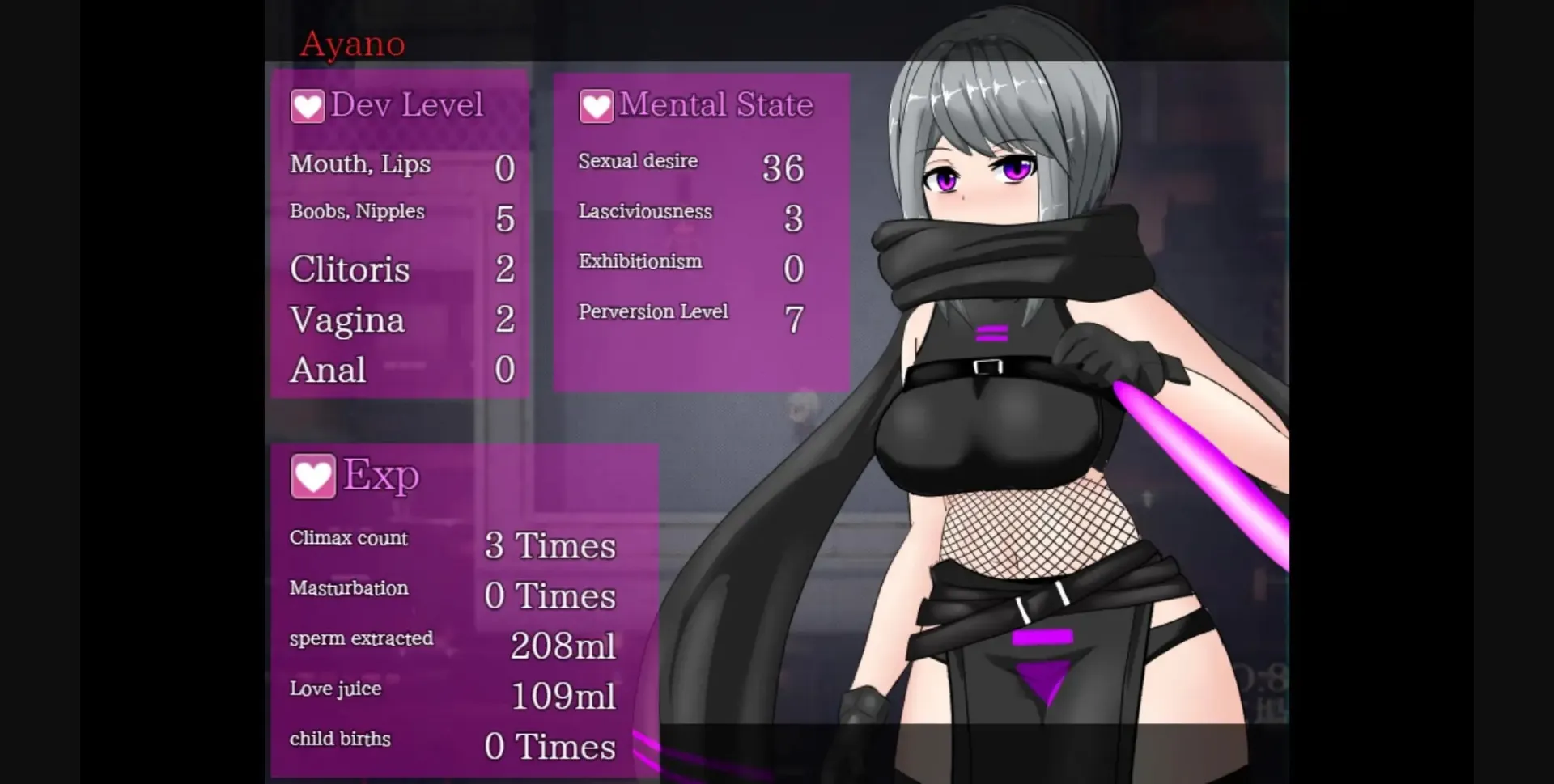Click the heart icon beside Dev Level
1554x784 pixels.
(x=308, y=105)
